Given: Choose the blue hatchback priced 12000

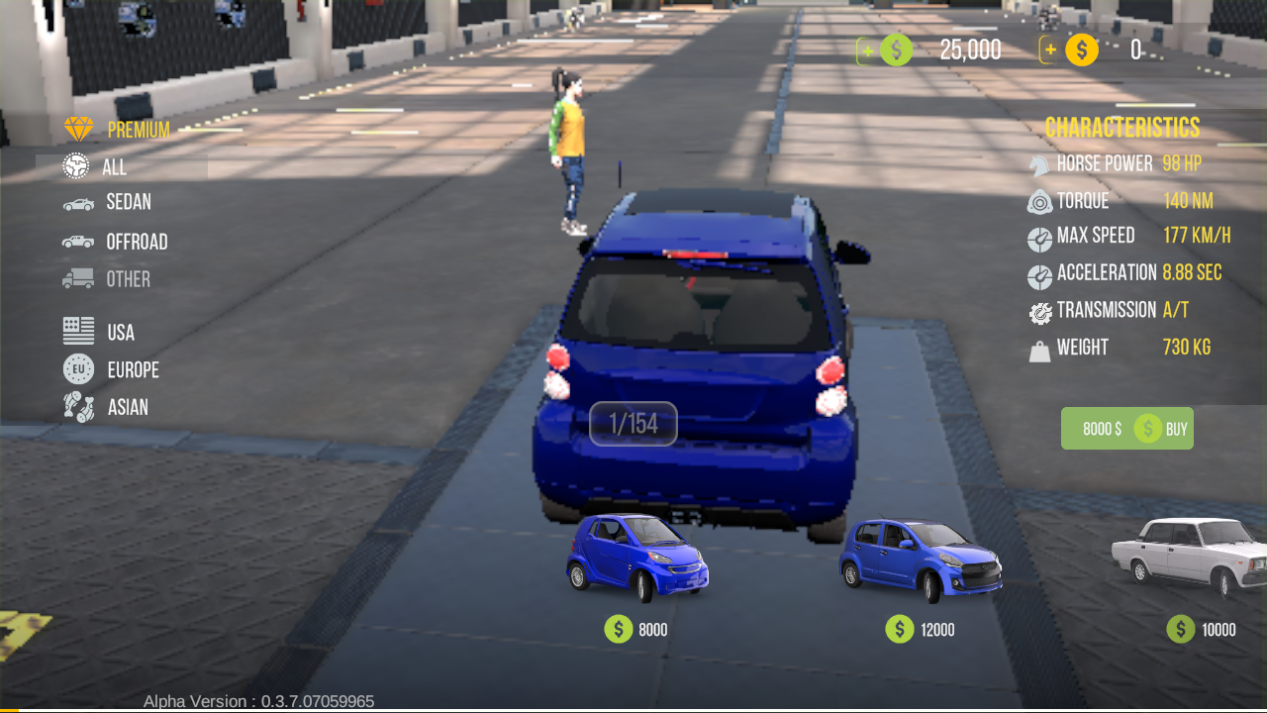Looking at the screenshot, I should pos(919,559).
